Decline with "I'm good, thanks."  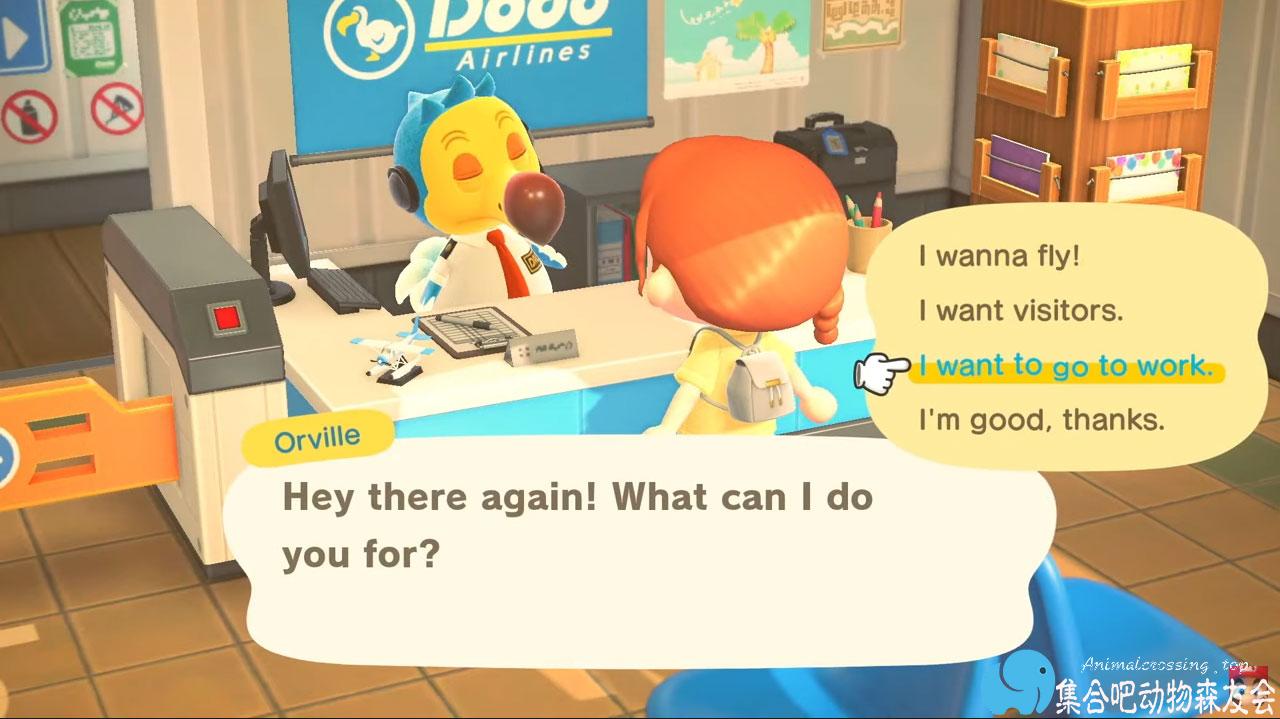(1041, 420)
